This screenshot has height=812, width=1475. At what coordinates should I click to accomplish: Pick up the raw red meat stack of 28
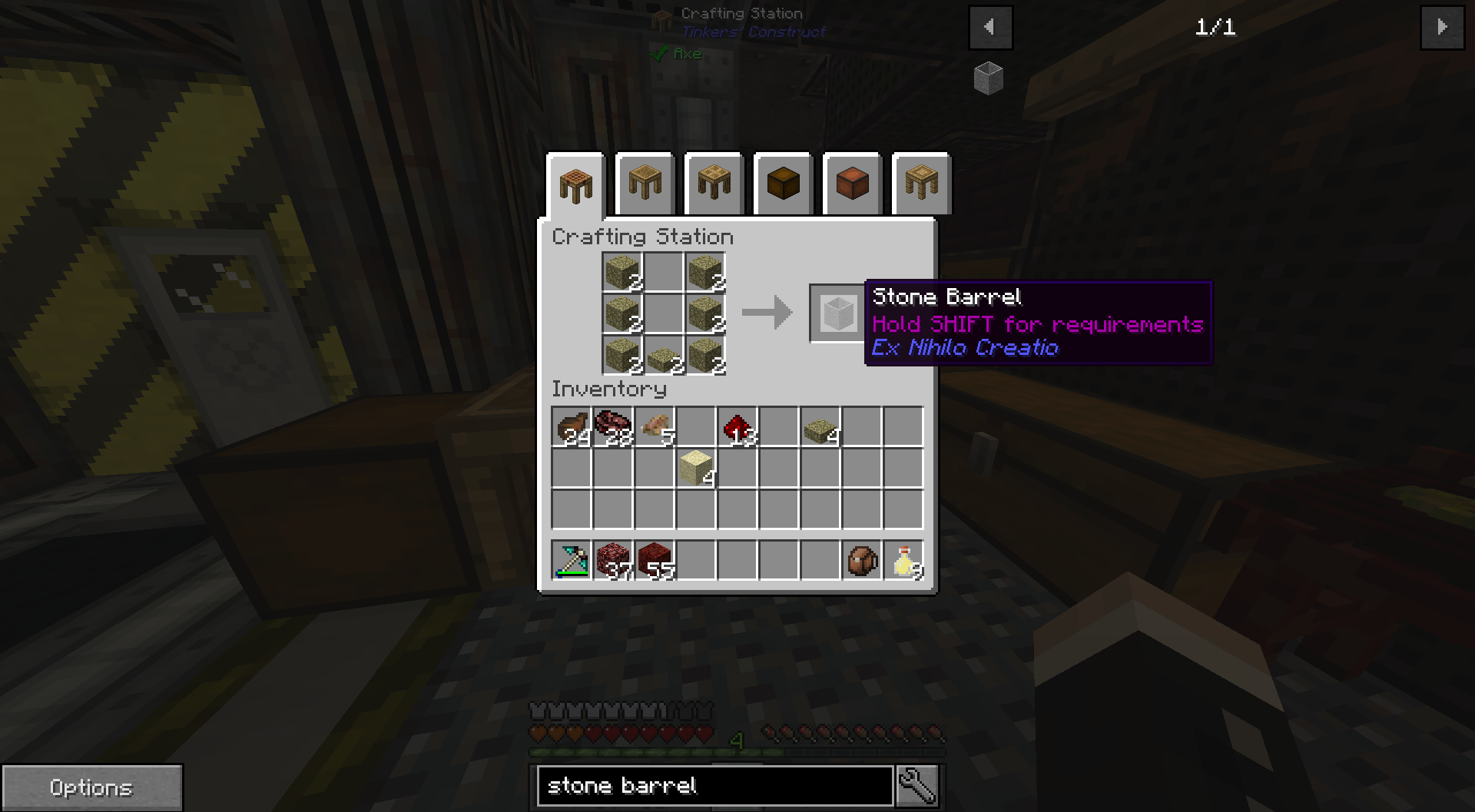[613, 428]
